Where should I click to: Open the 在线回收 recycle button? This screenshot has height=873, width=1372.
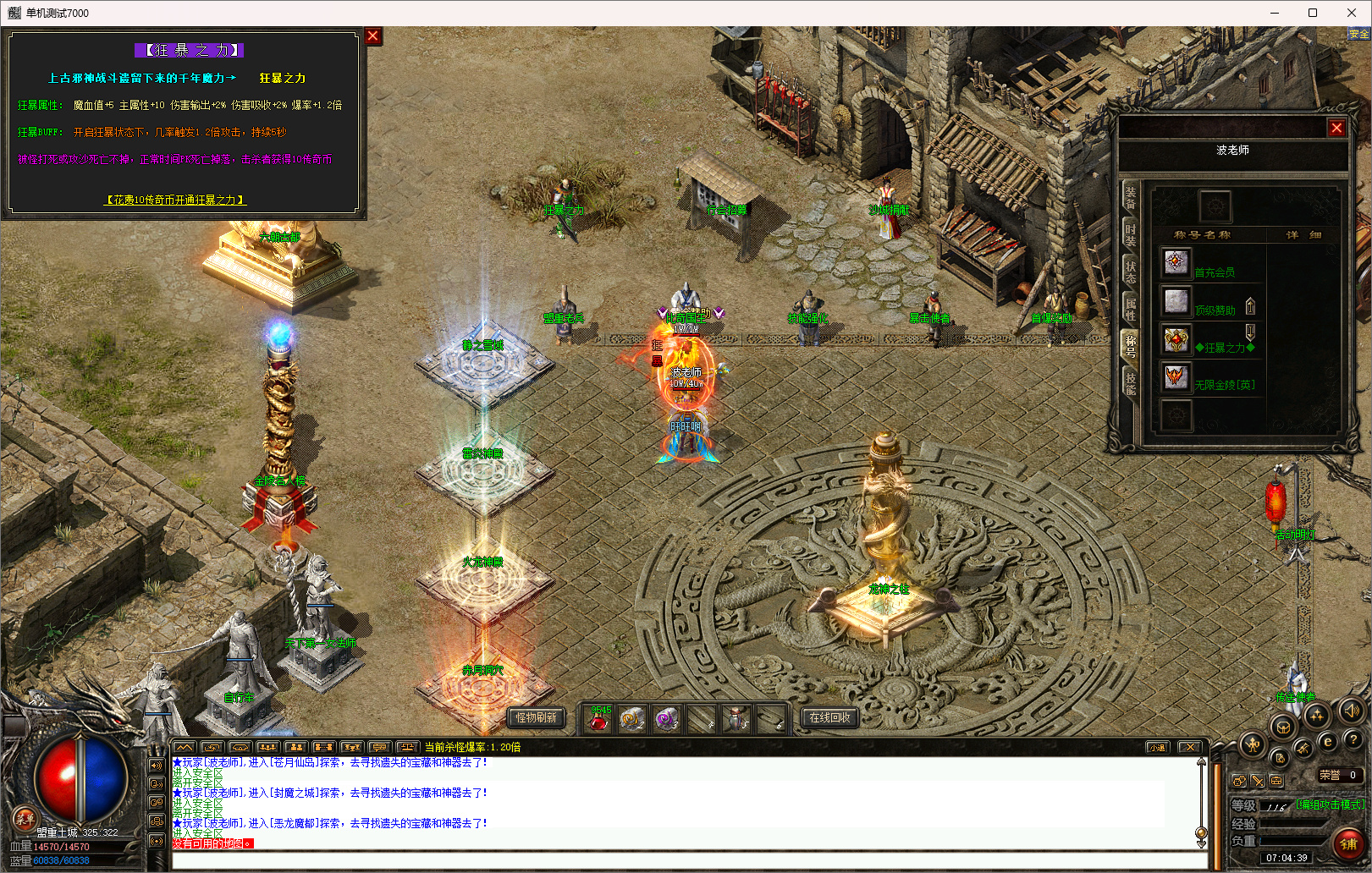coord(829,717)
